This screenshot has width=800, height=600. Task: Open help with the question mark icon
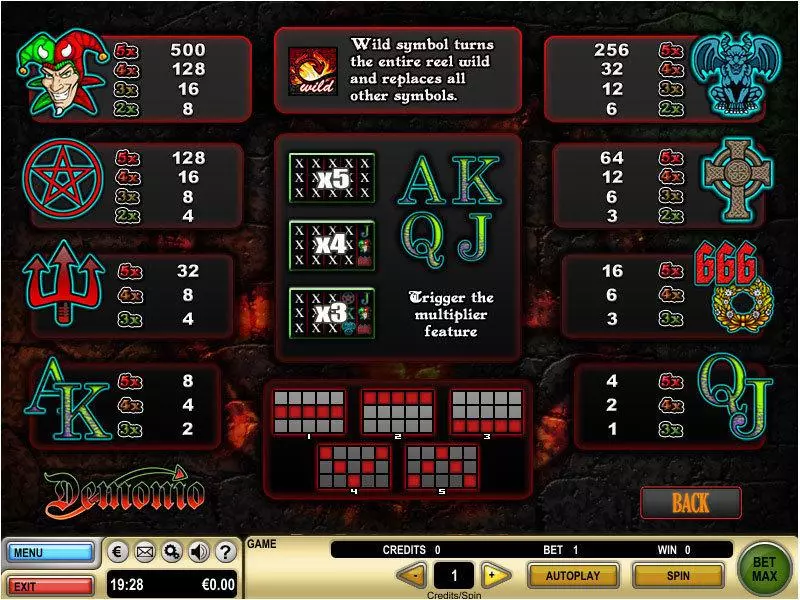point(225,551)
